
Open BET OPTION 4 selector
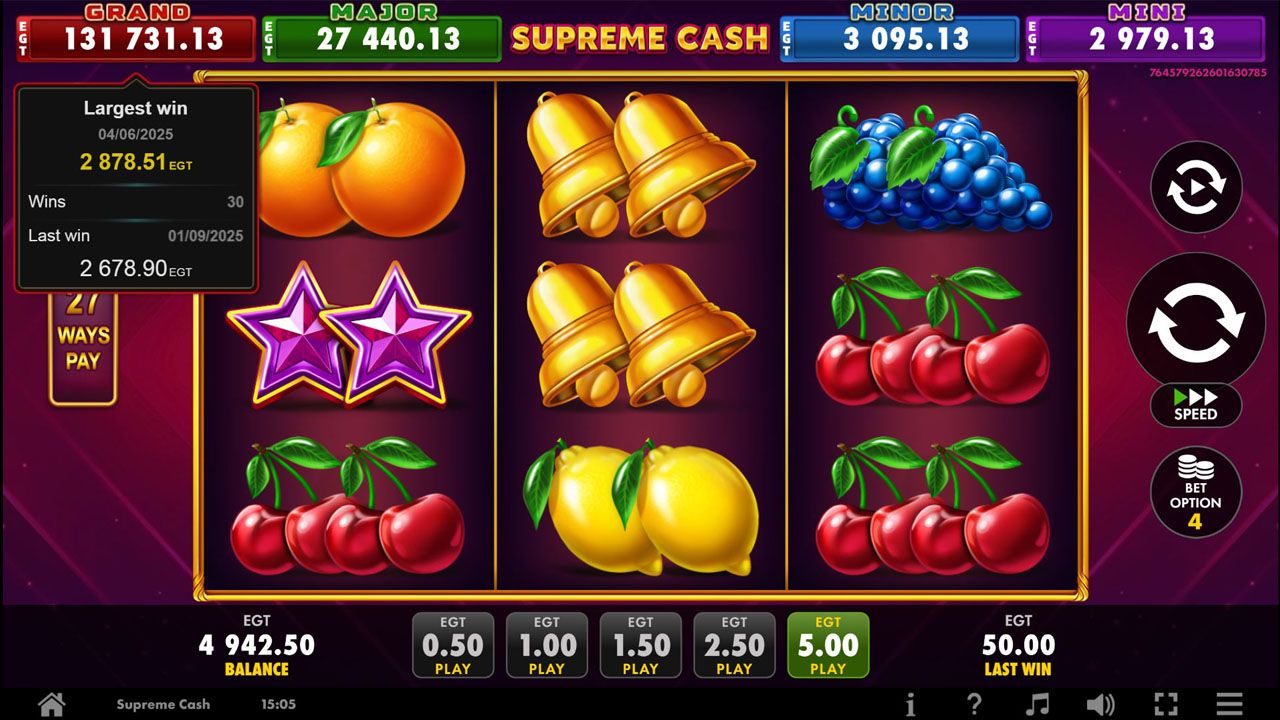(1196, 492)
